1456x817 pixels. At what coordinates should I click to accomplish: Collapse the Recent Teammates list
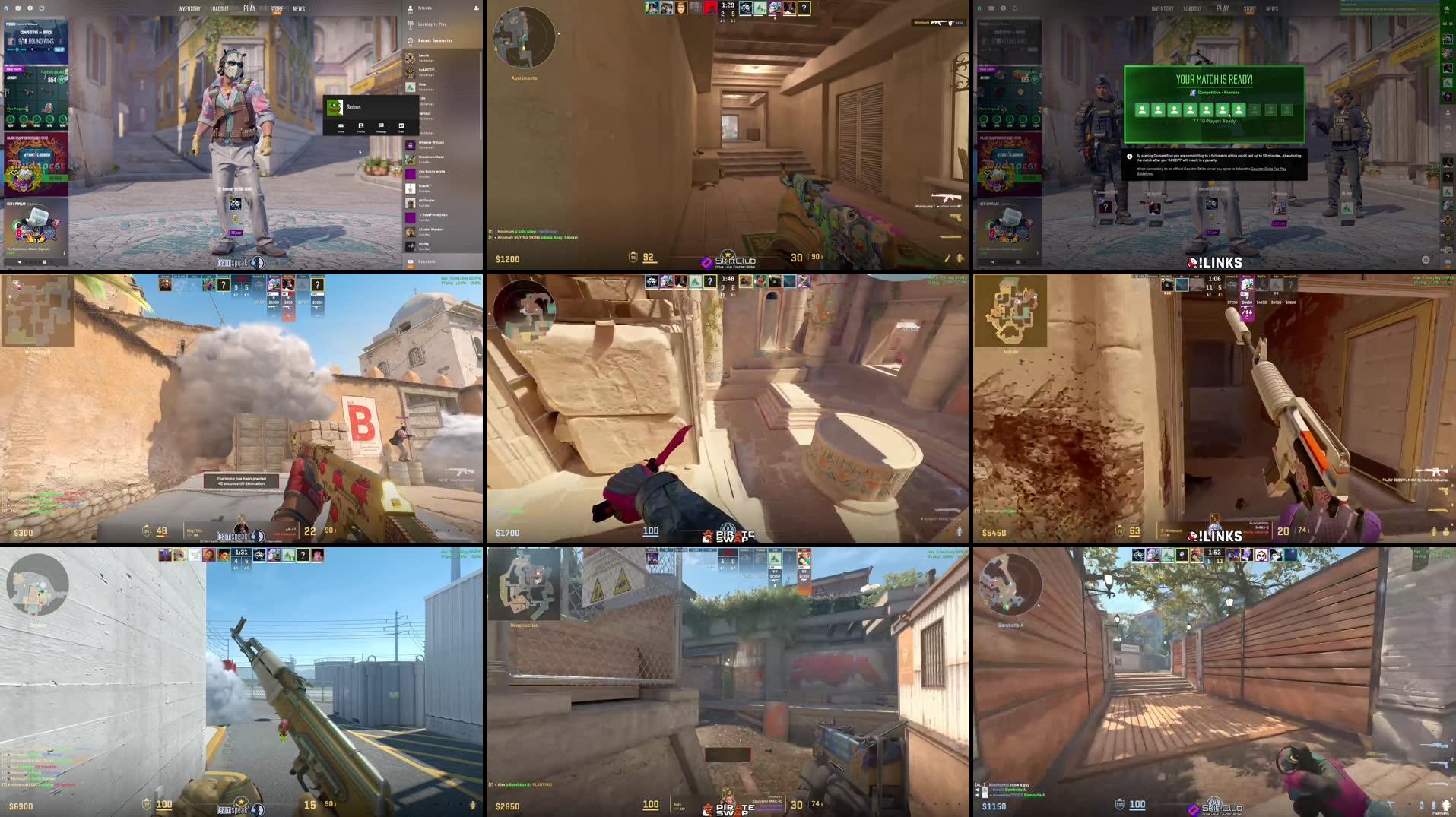(x=435, y=40)
